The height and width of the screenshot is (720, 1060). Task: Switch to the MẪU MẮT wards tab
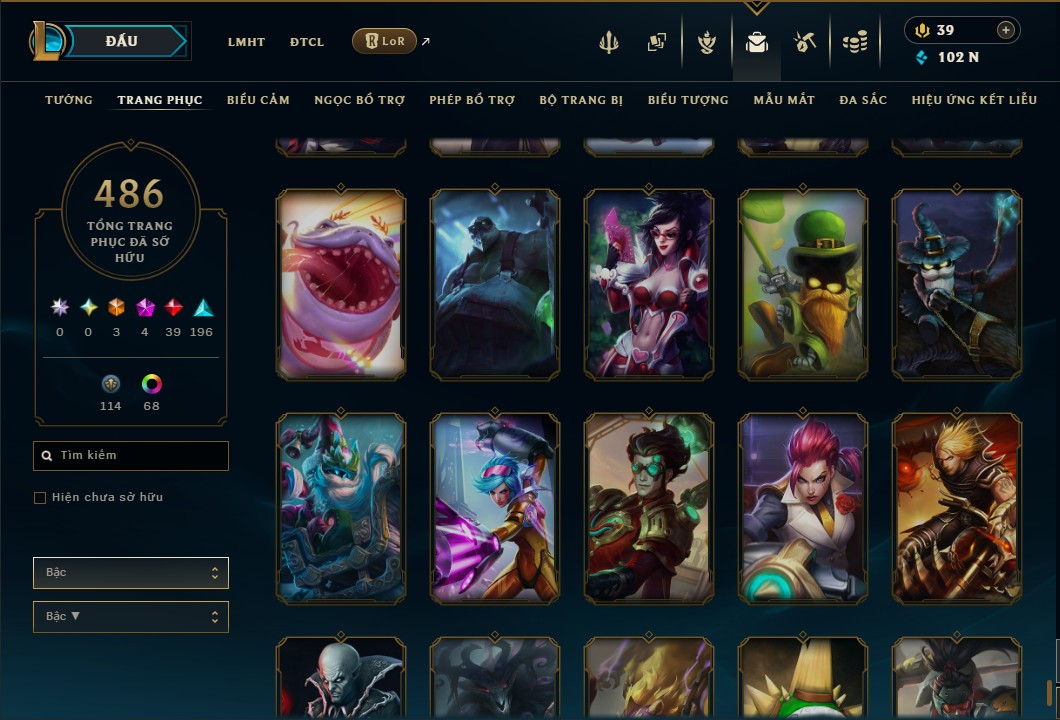tap(784, 100)
